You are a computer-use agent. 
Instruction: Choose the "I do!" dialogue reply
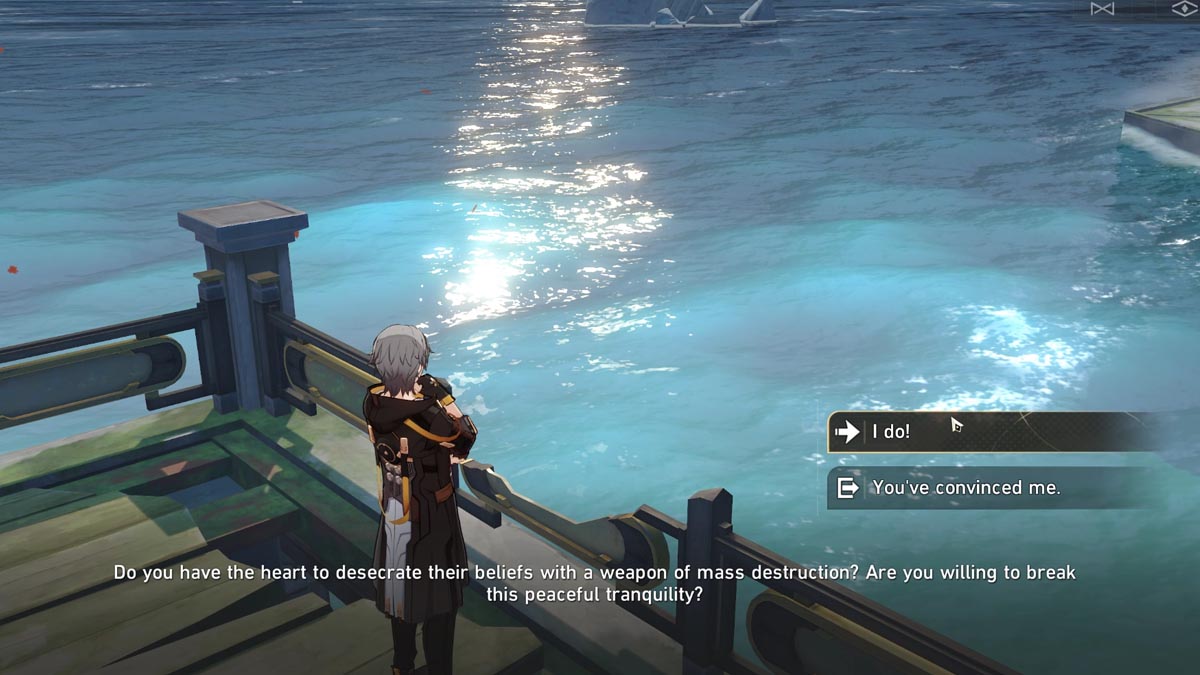(x=990, y=432)
